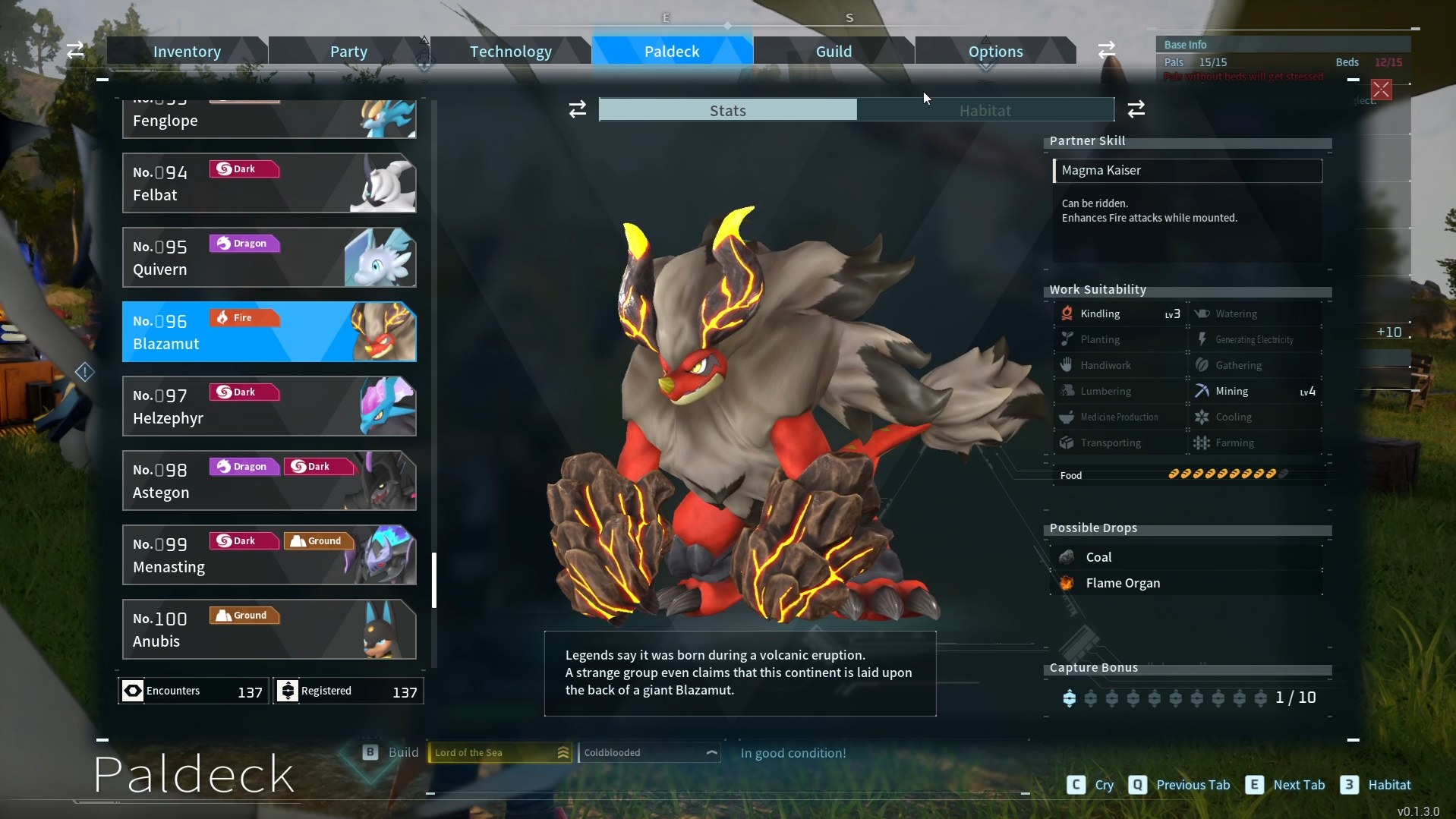Click the Paldeck list scrollbar
This screenshot has height=819, width=1456.
(434, 580)
